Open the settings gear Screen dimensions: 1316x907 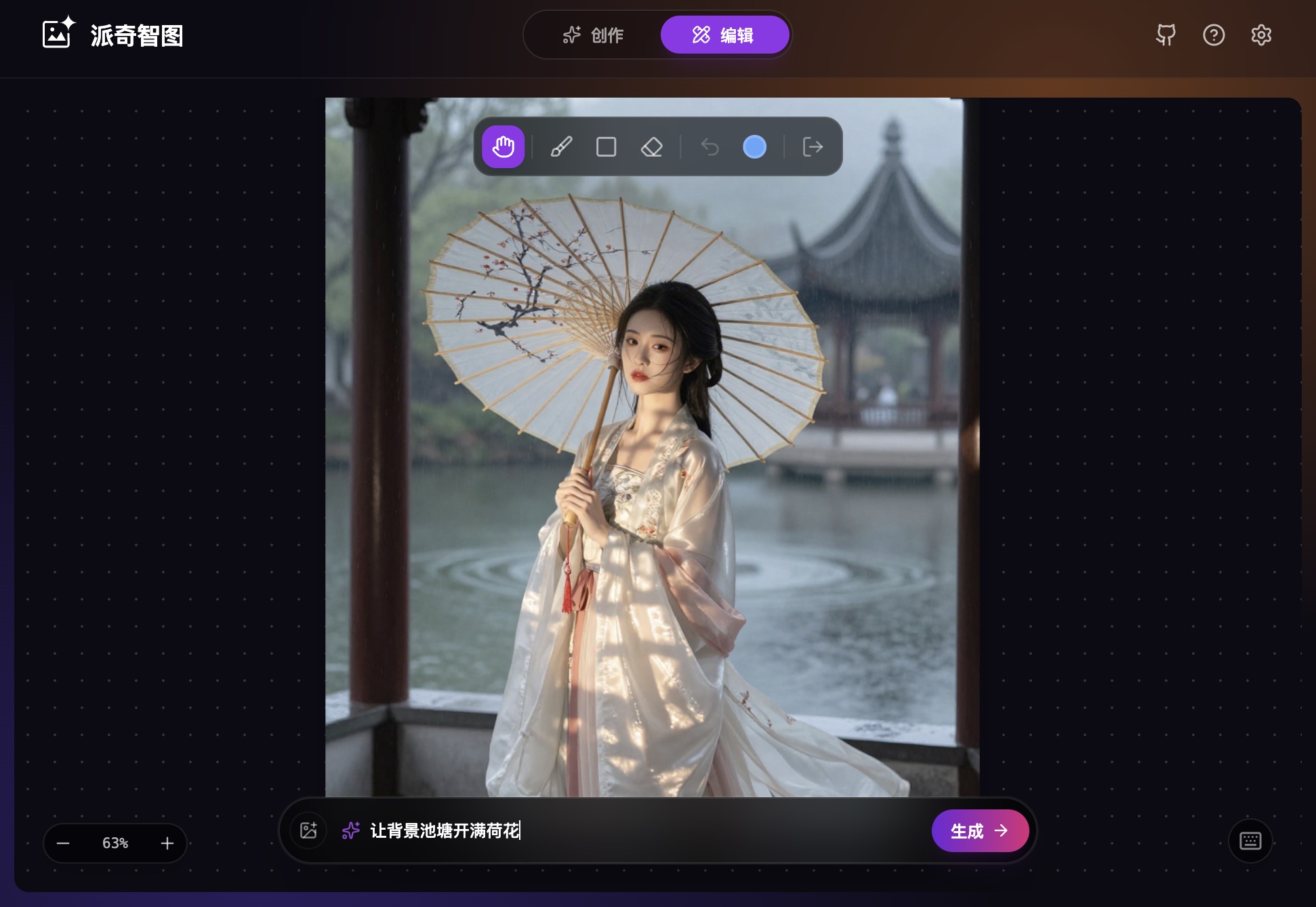tap(1261, 35)
